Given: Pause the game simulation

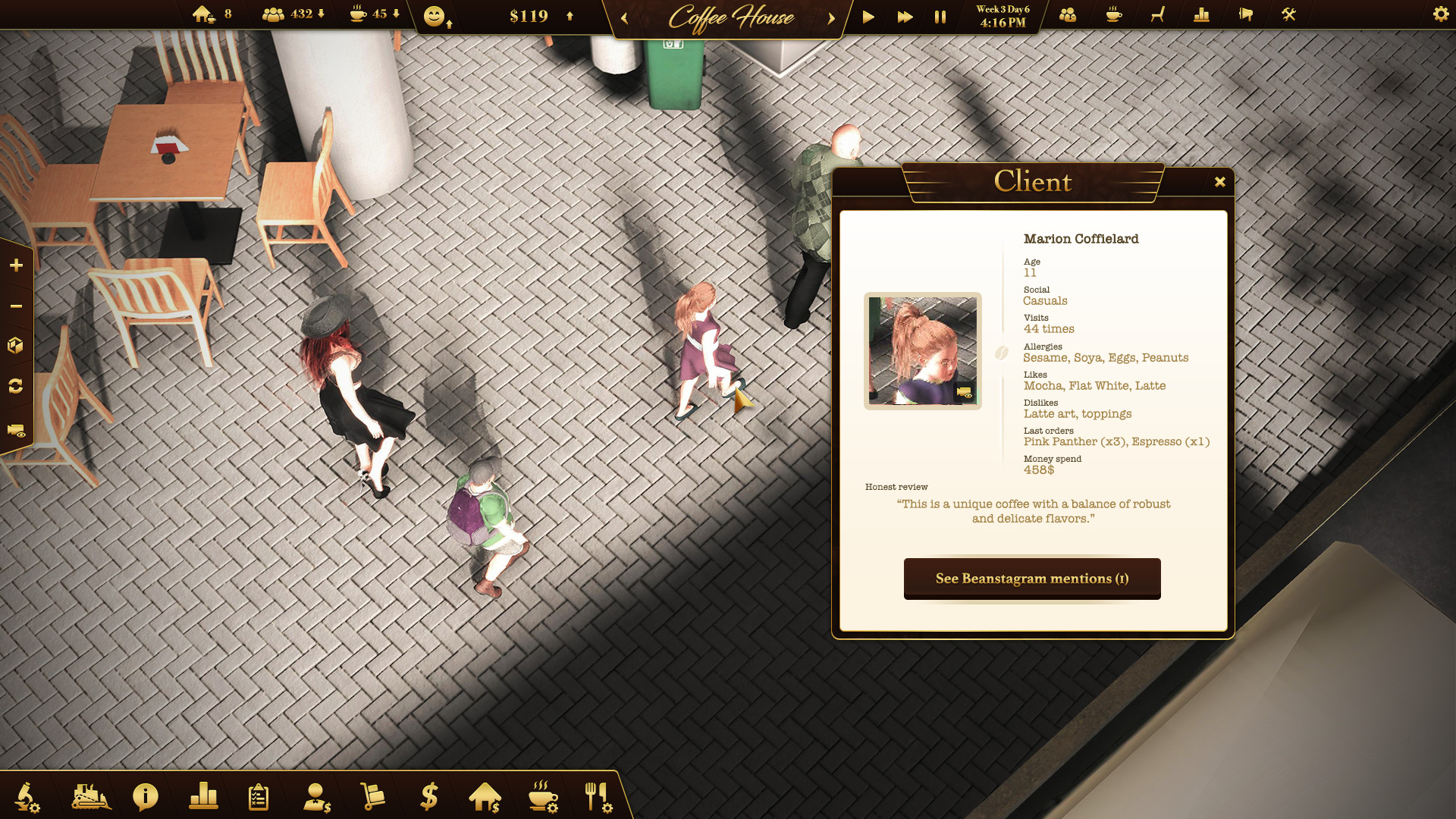Looking at the screenshot, I should tap(940, 16).
